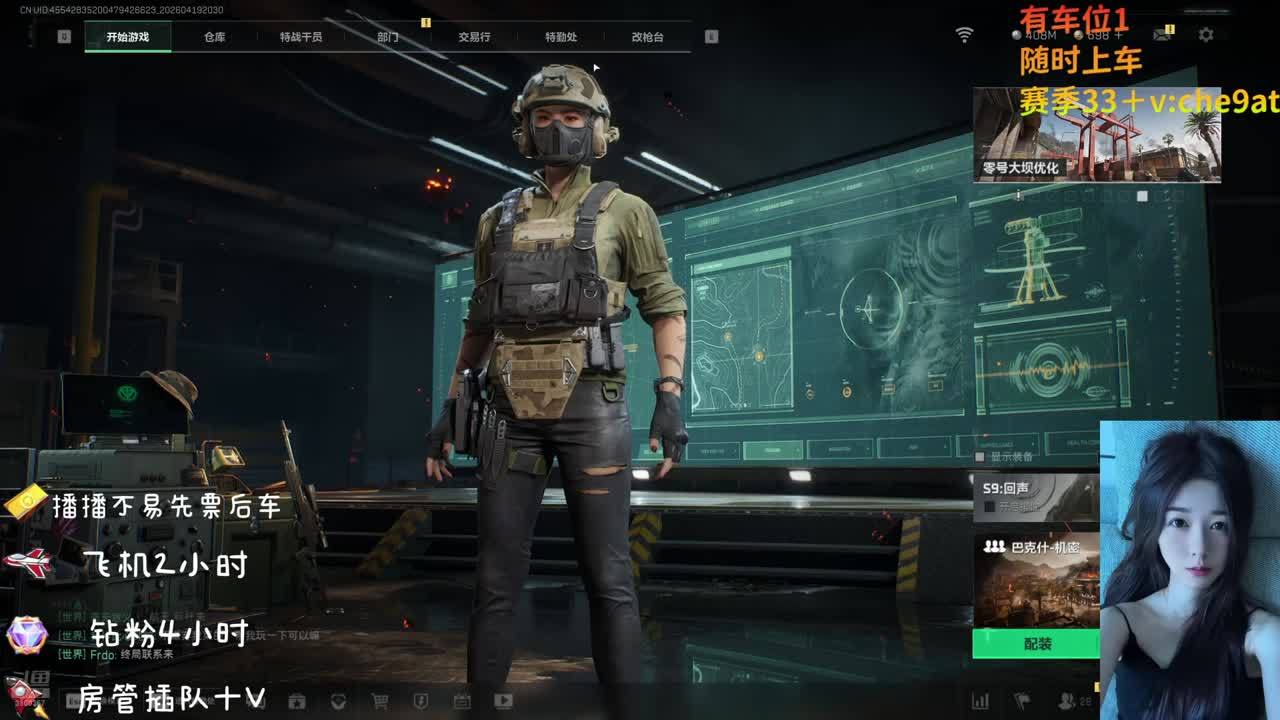Open the gear settings icon

tap(1206, 35)
